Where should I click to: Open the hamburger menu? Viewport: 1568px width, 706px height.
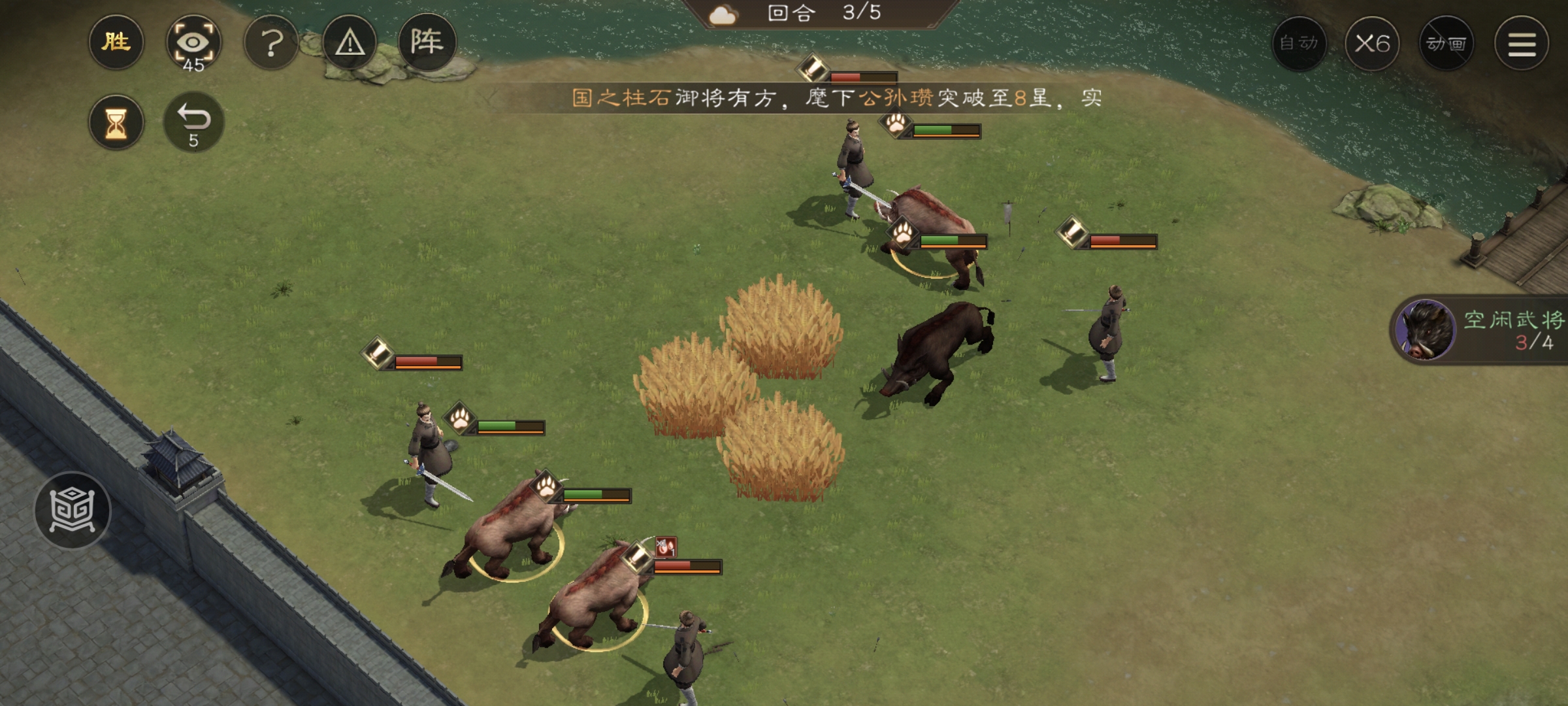(1522, 44)
